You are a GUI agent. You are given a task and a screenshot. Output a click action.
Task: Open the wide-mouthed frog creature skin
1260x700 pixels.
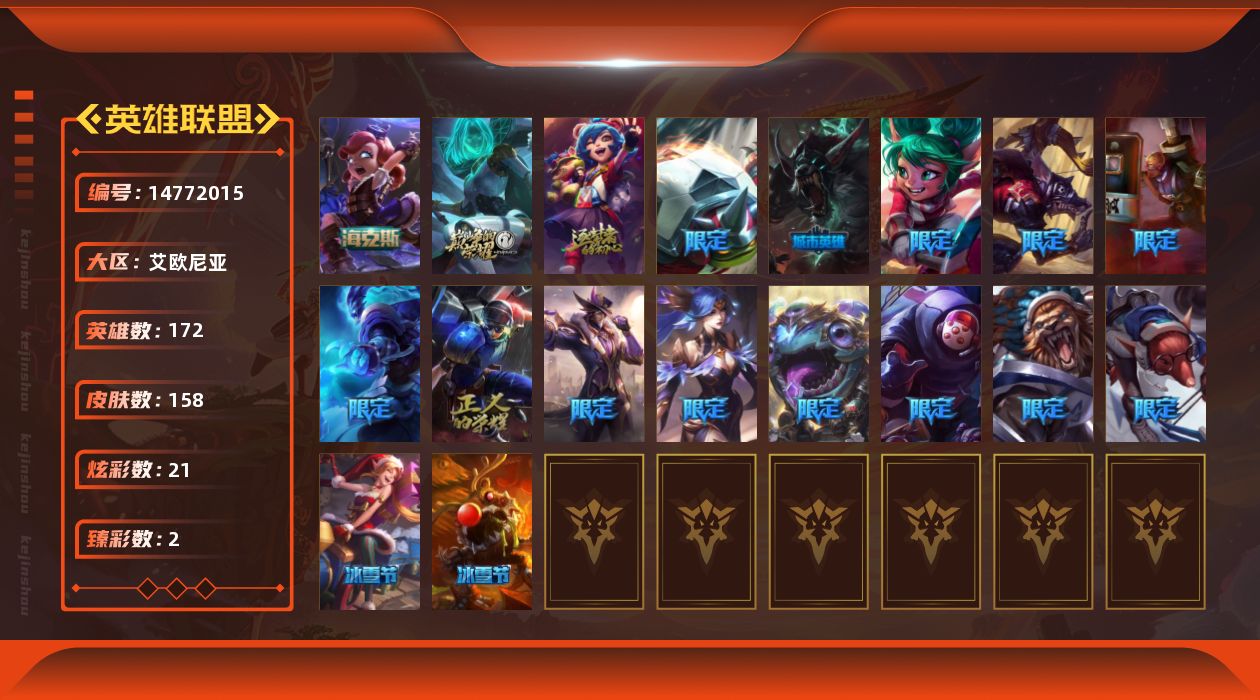pyautogui.click(x=818, y=363)
